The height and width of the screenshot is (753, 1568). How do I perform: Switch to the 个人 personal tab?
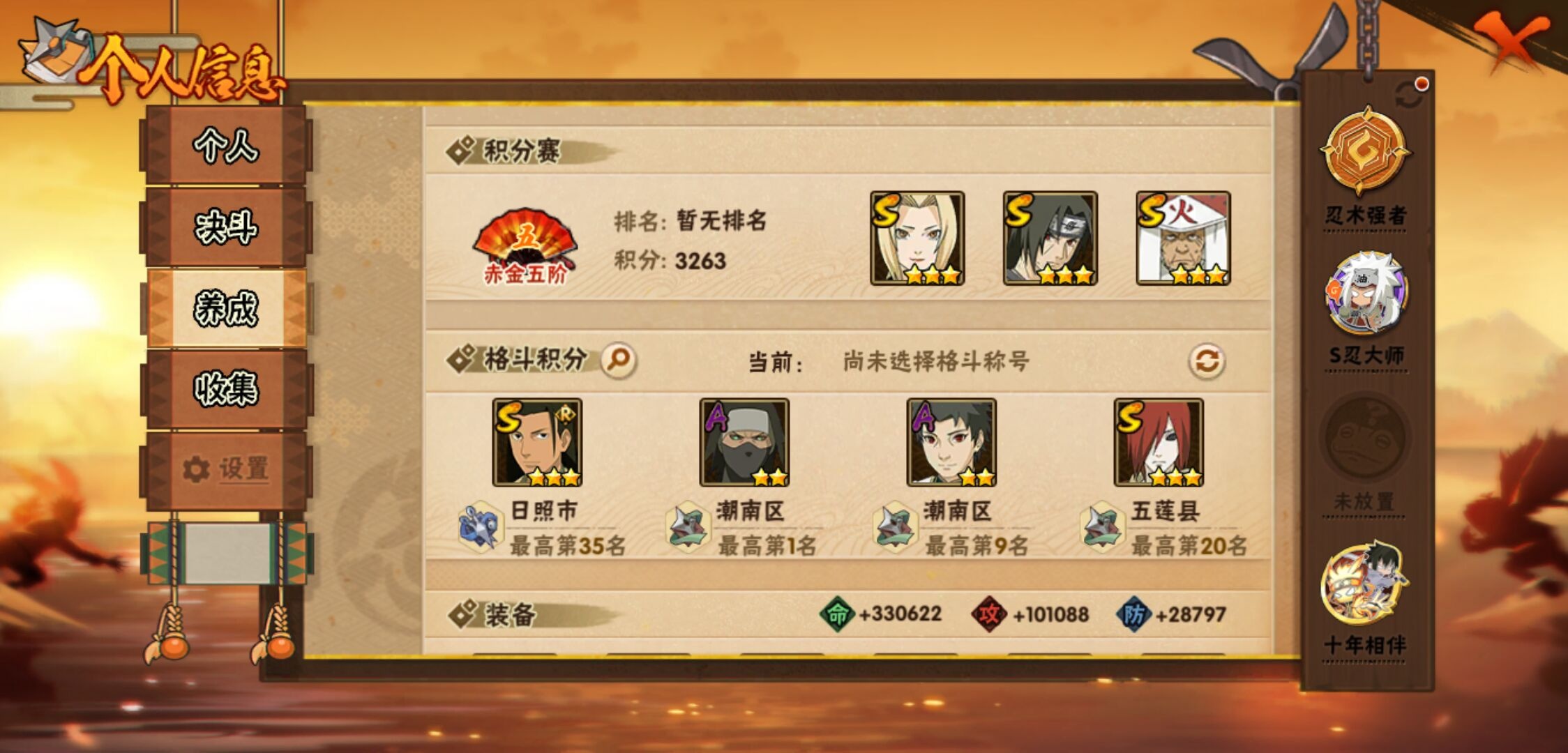click(227, 146)
